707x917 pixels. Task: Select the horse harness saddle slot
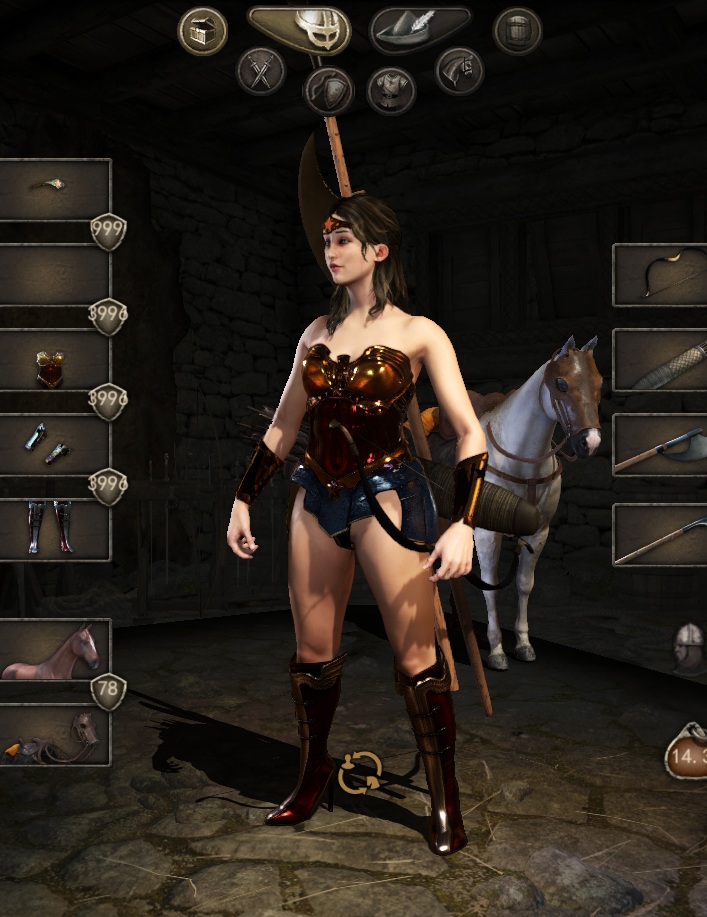pos(55,735)
